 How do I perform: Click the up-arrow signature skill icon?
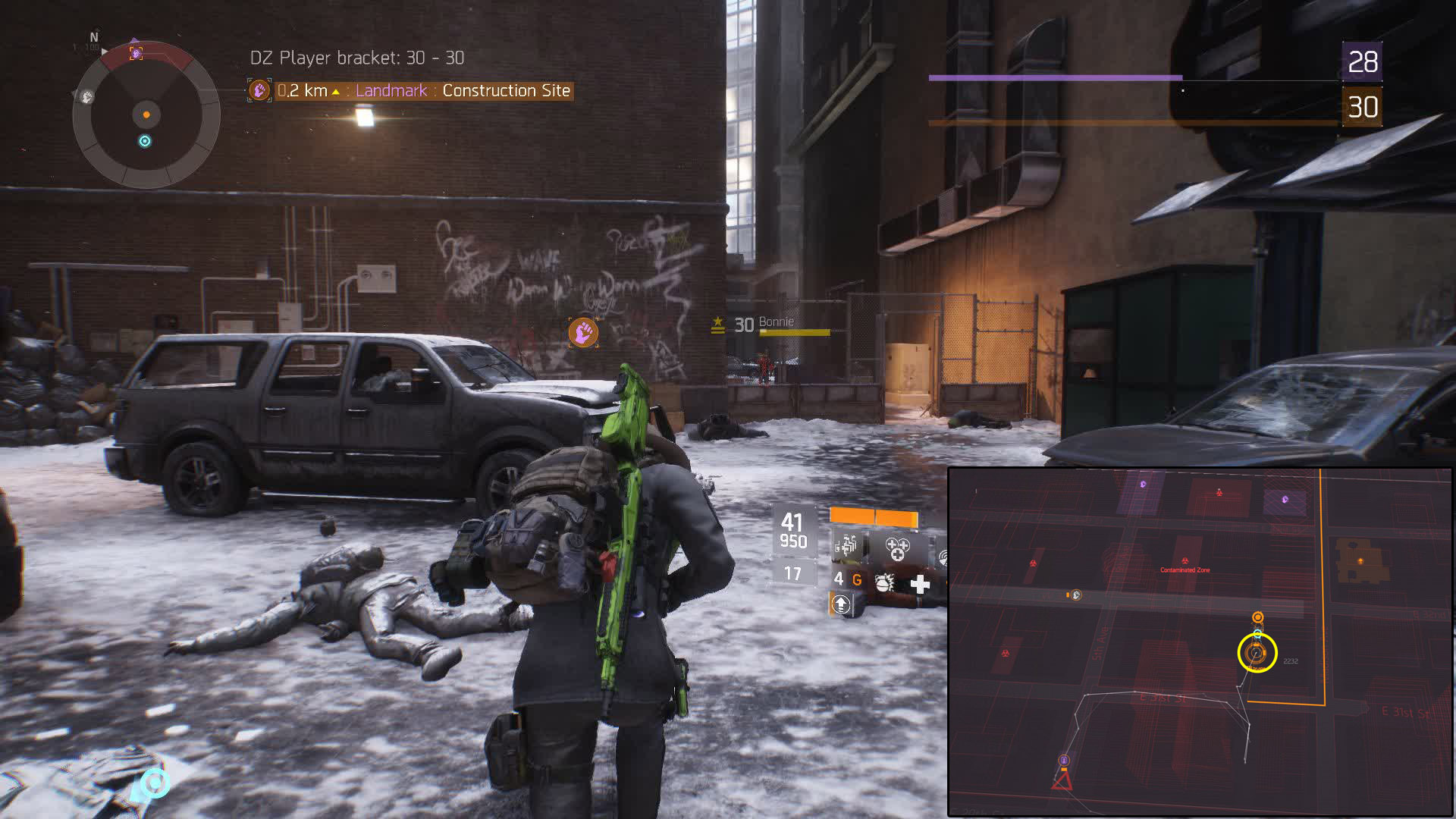(x=841, y=604)
